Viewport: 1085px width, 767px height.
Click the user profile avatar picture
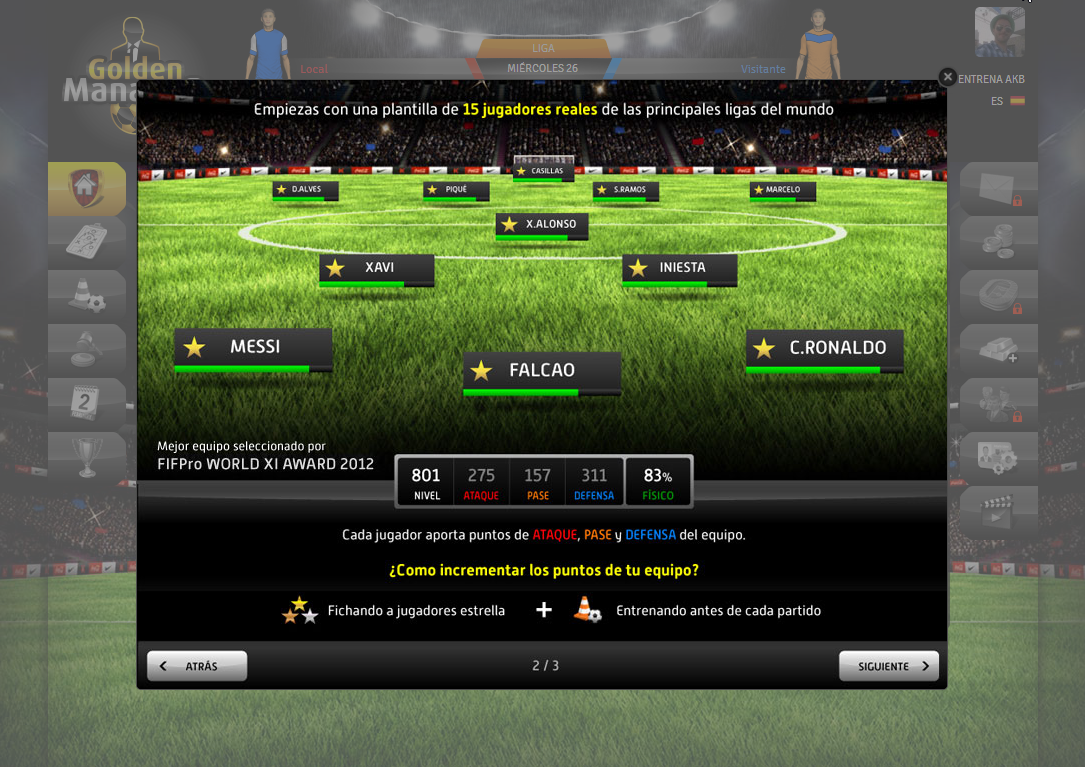[x=999, y=32]
